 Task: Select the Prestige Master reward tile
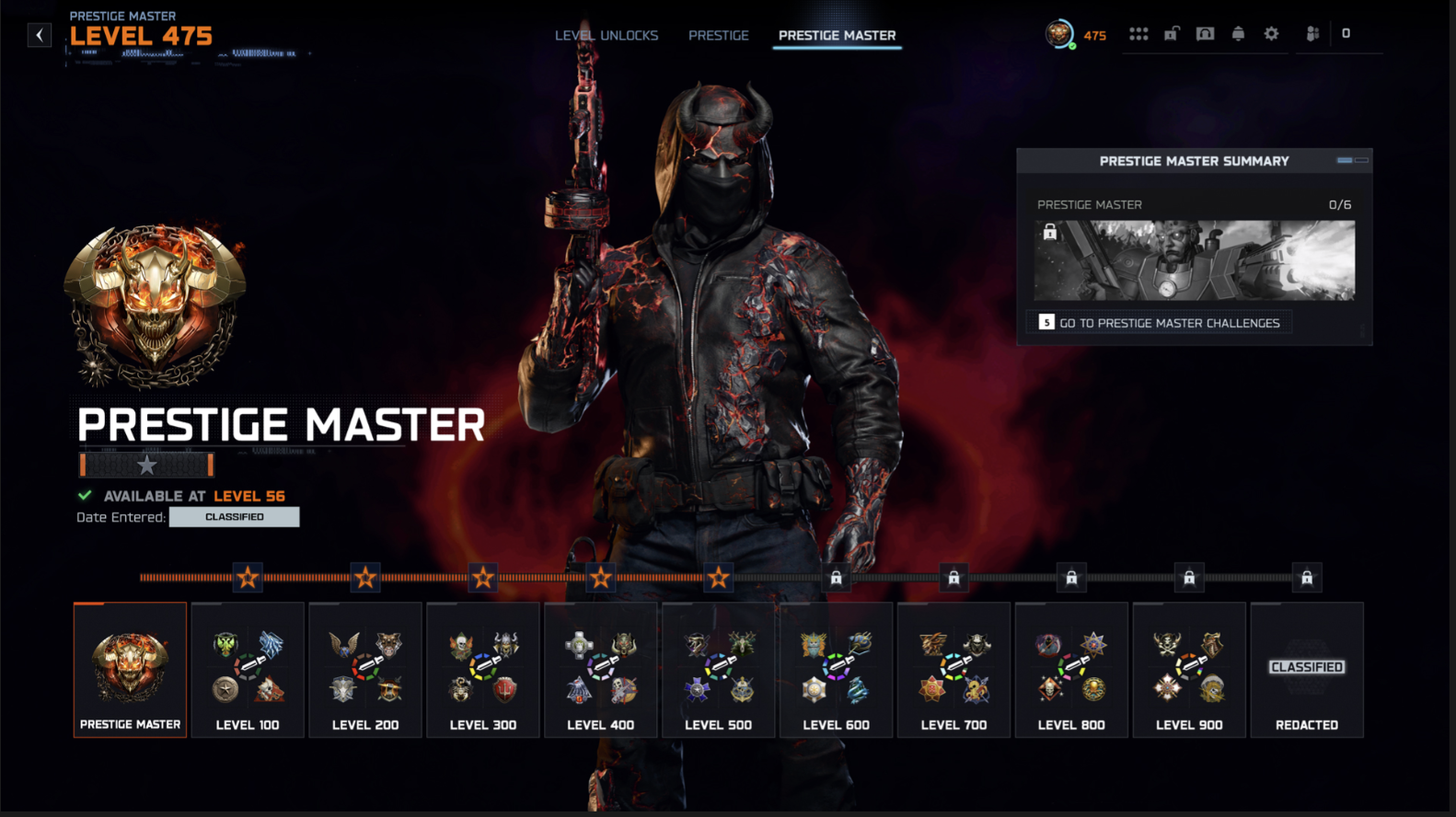click(130, 670)
